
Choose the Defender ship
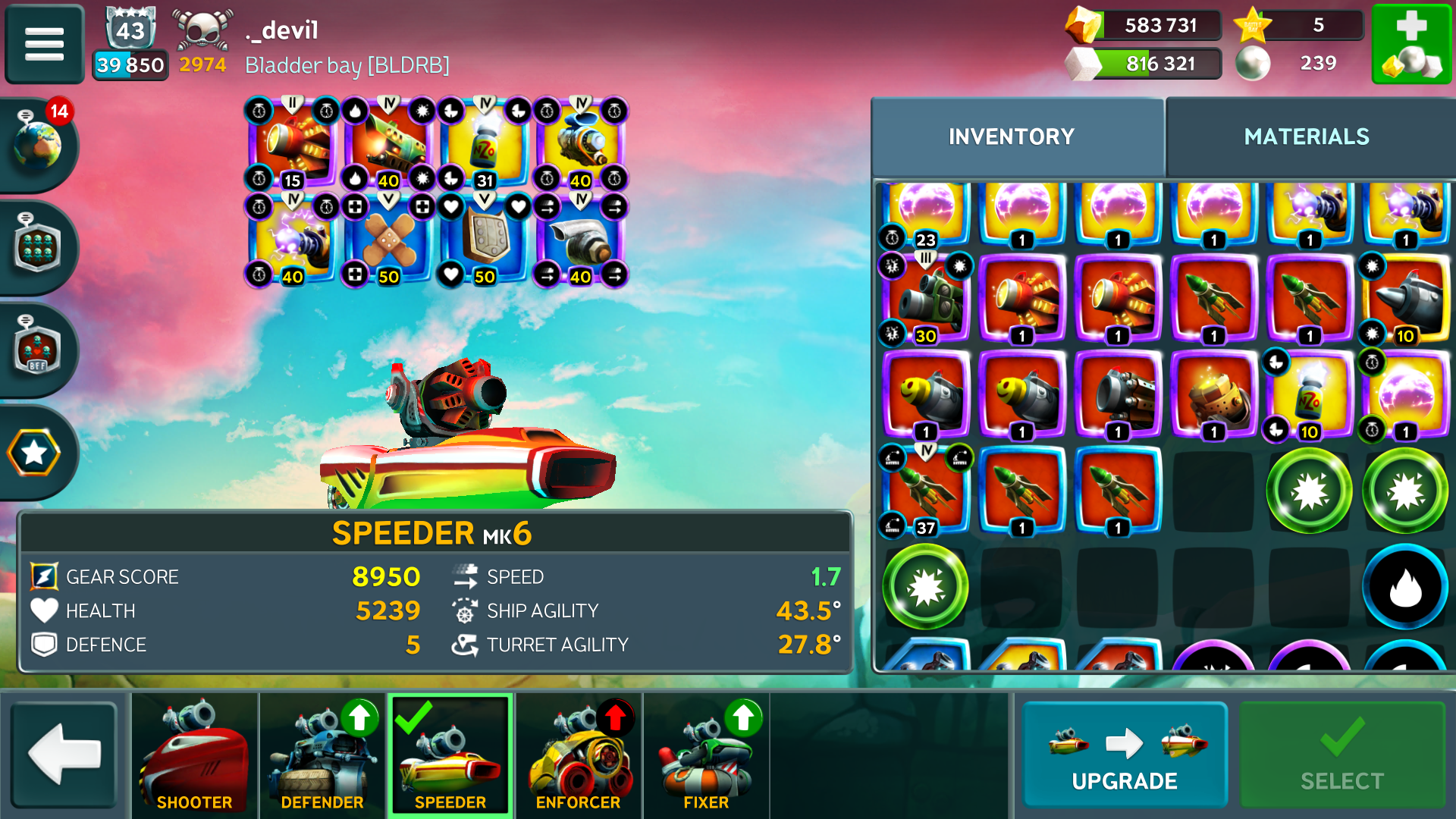[322, 755]
